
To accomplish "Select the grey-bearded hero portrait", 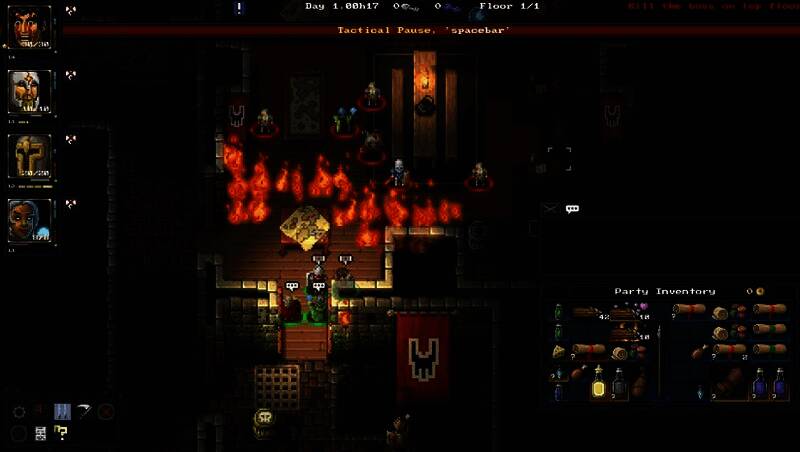I will tap(30, 92).
